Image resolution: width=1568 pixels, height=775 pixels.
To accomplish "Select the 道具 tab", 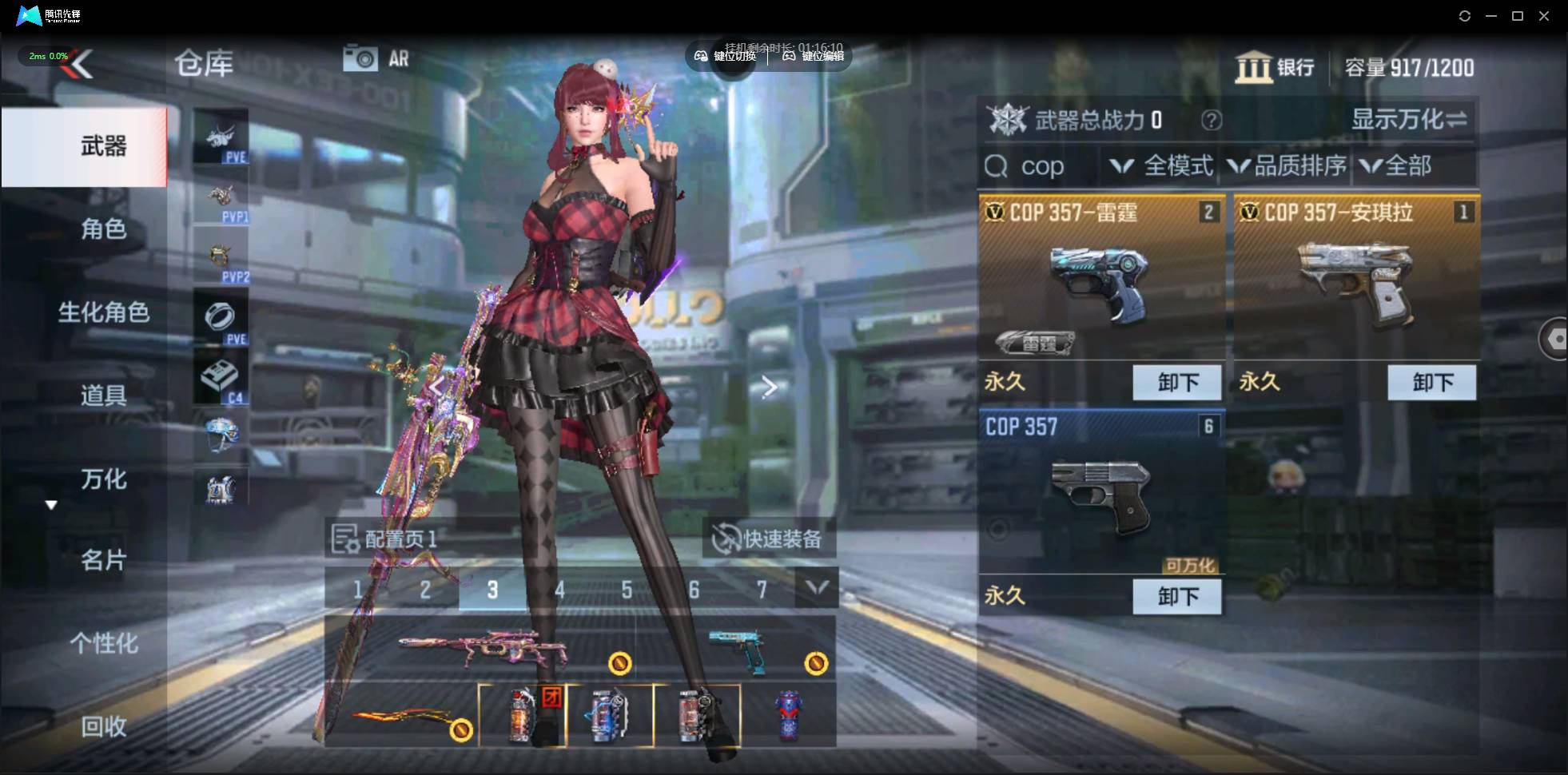I will (103, 395).
